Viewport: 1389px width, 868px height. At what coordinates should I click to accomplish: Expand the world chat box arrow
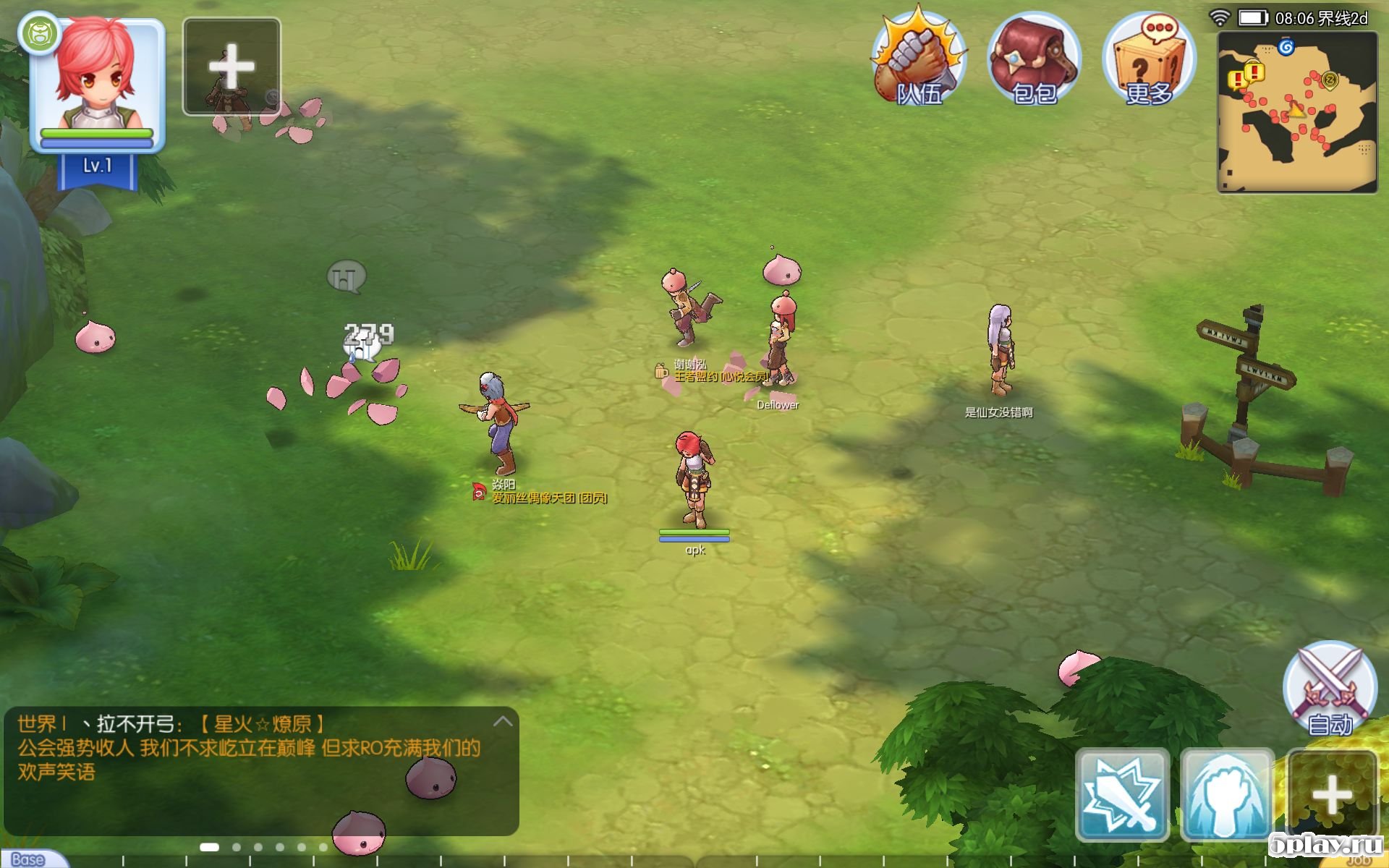(503, 721)
